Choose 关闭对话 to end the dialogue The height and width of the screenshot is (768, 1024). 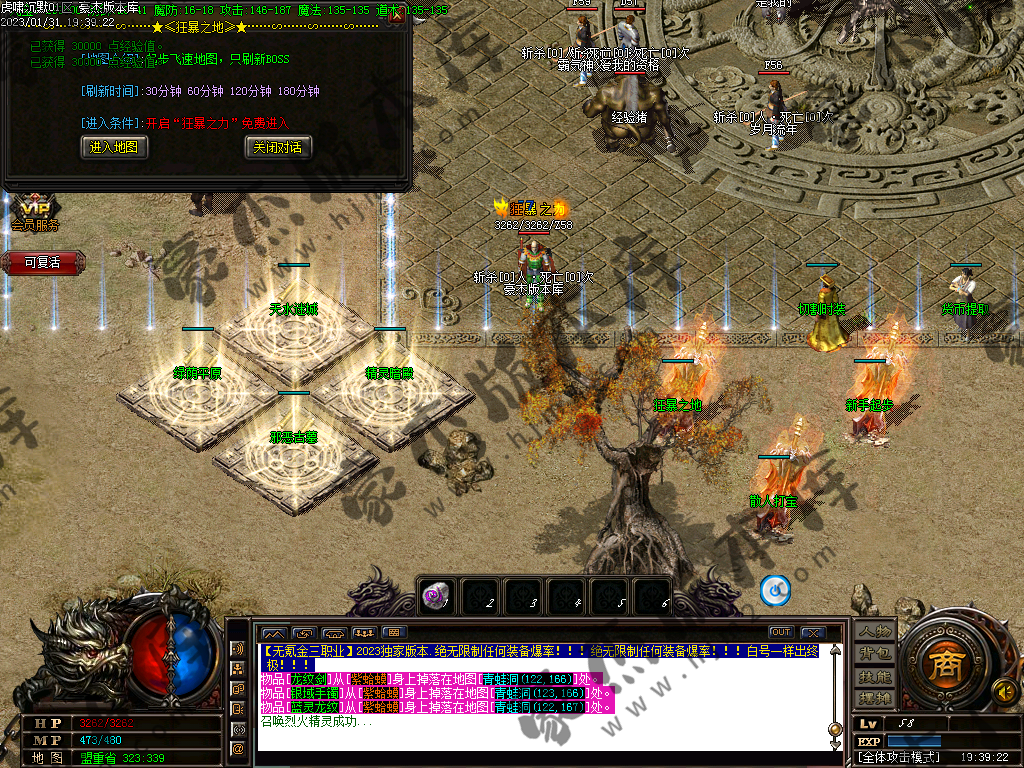[x=277, y=147]
